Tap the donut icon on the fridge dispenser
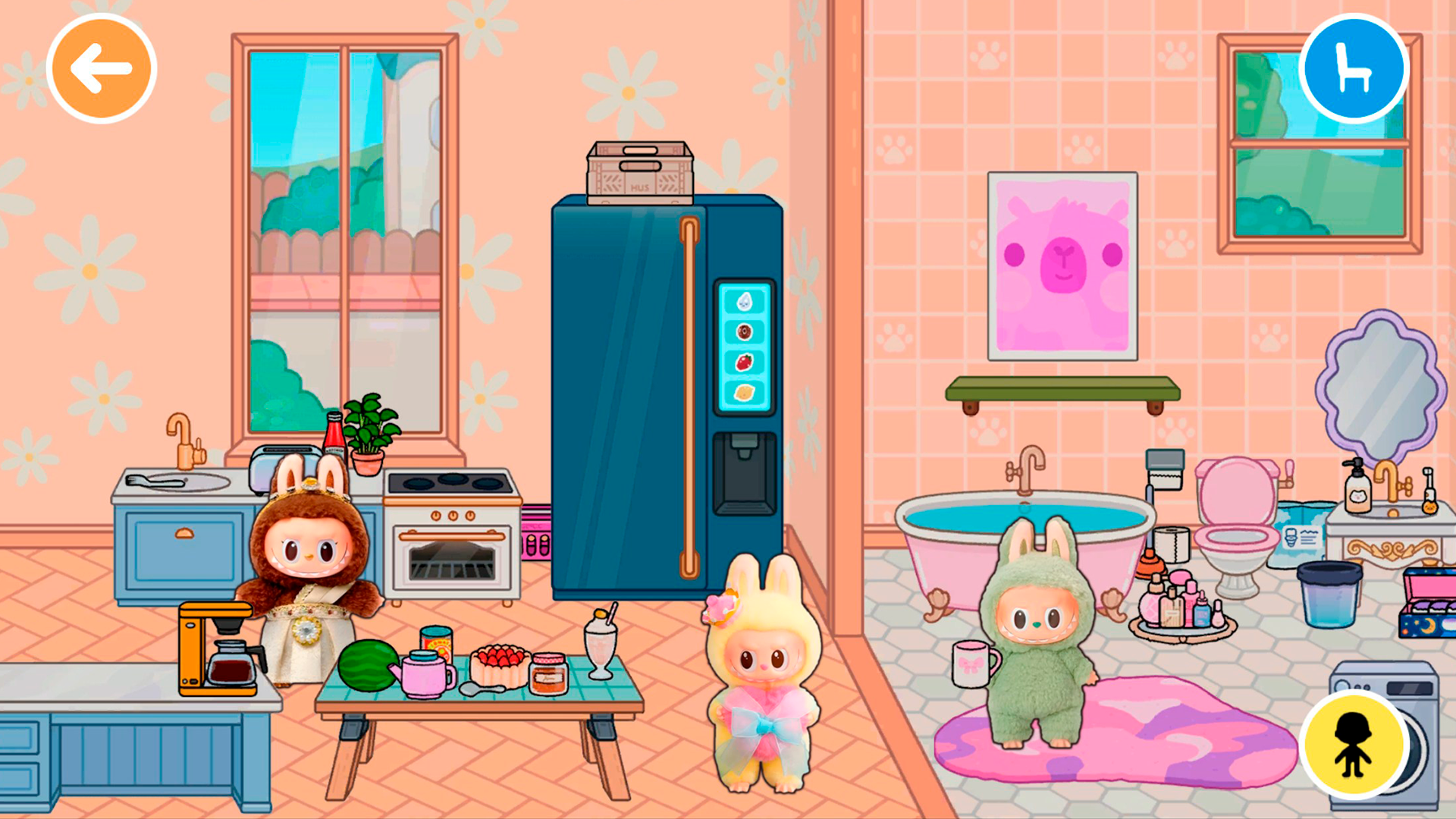The height and width of the screenshot is (819, 1456). point(745,331)
